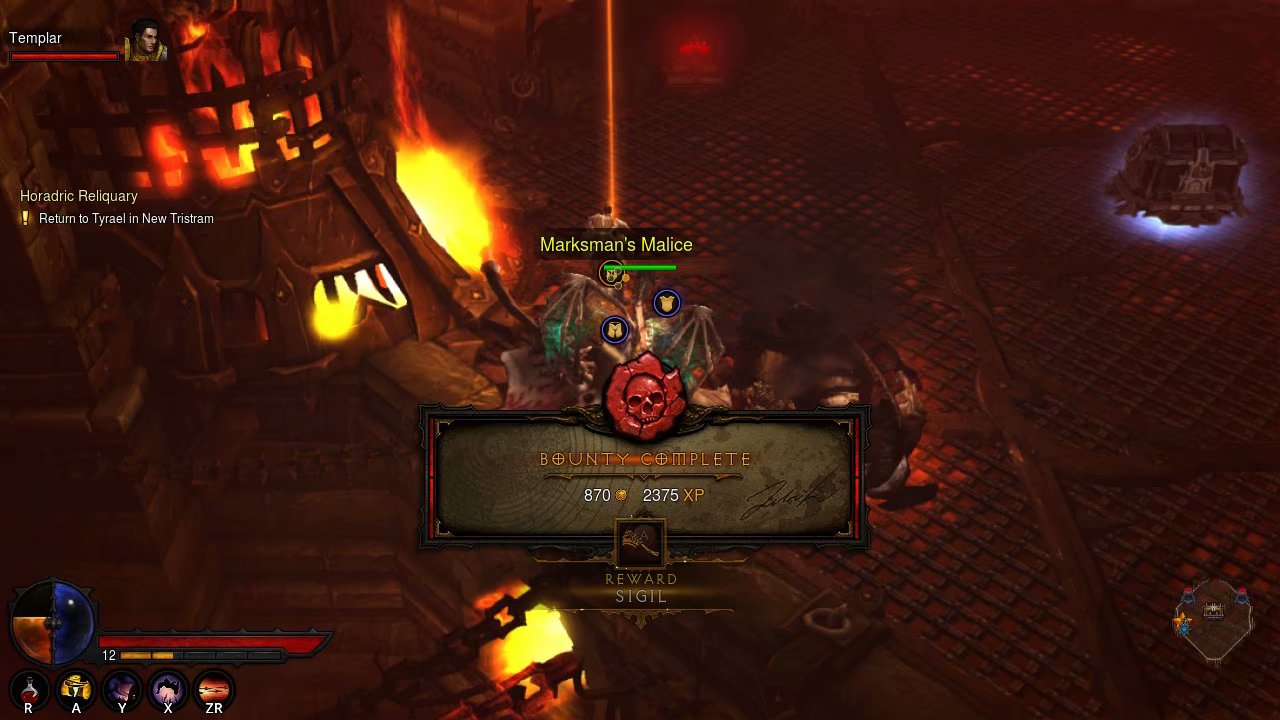Select the Templar follower portrait
This screenshot has height=720, width=1280.
144,40
